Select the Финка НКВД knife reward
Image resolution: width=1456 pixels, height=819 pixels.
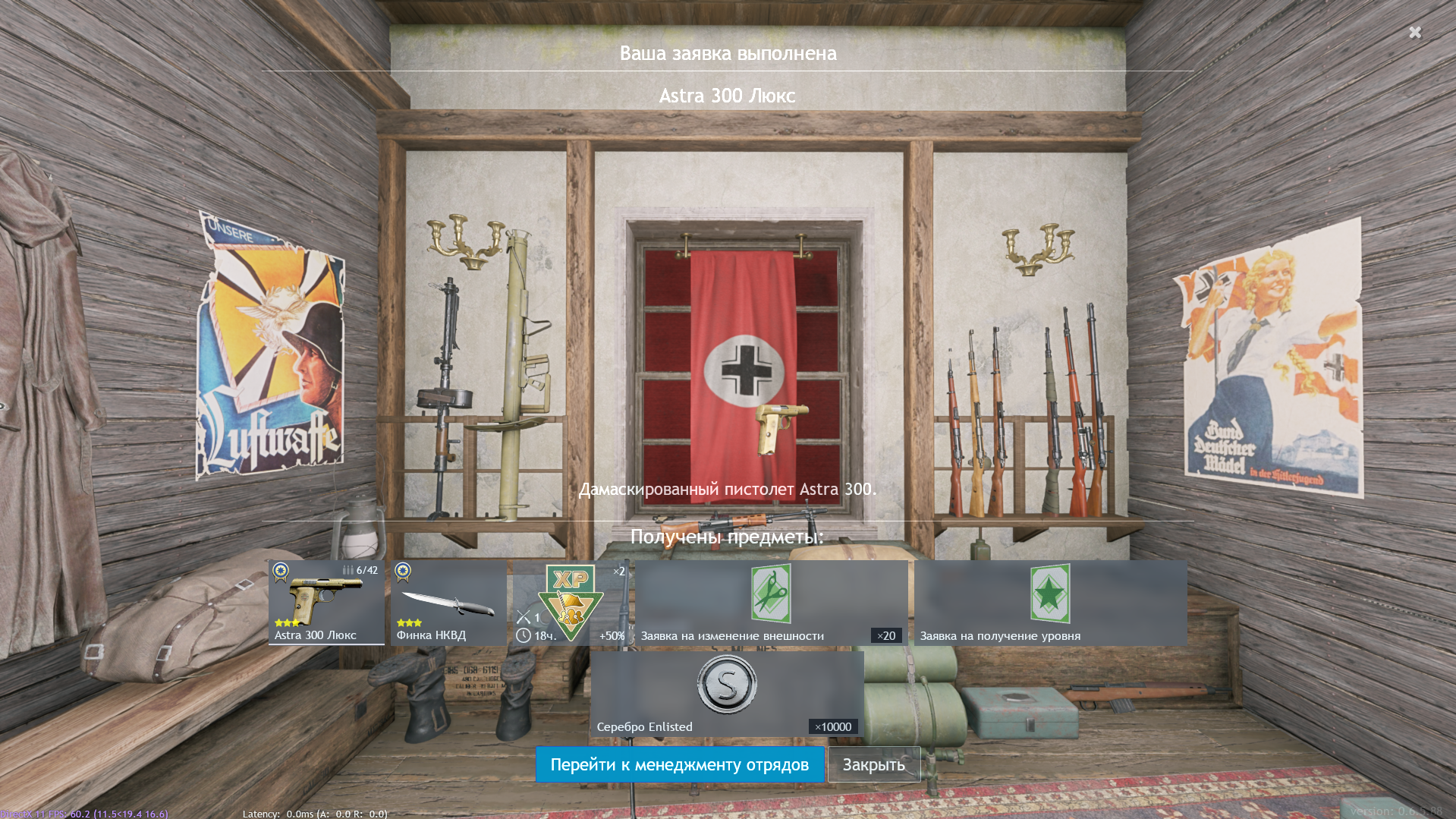[449, 603]
